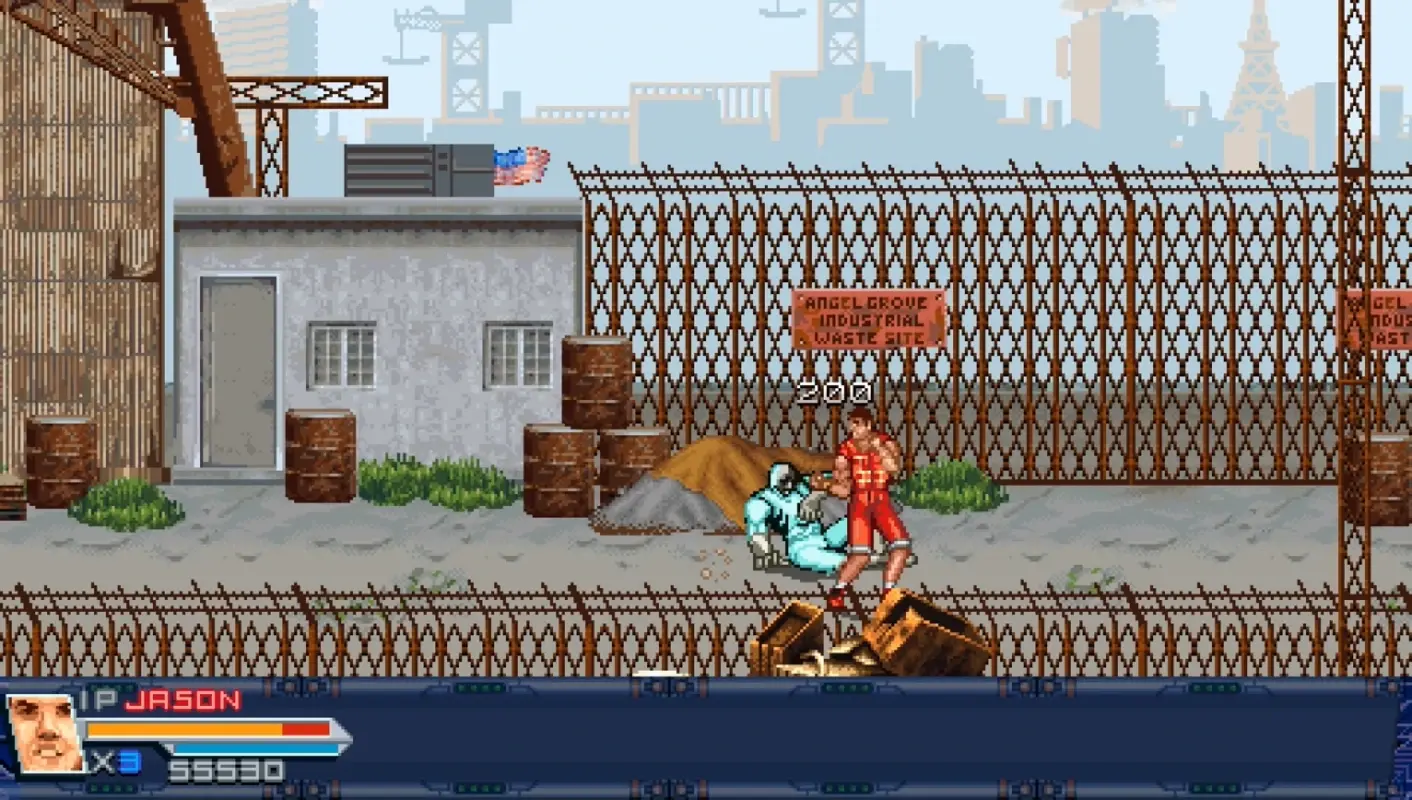Image resolution: width=1412 pixels, height=800 pixels.
Task: Click the American flag above the building
Action: (x=520, y=163)
